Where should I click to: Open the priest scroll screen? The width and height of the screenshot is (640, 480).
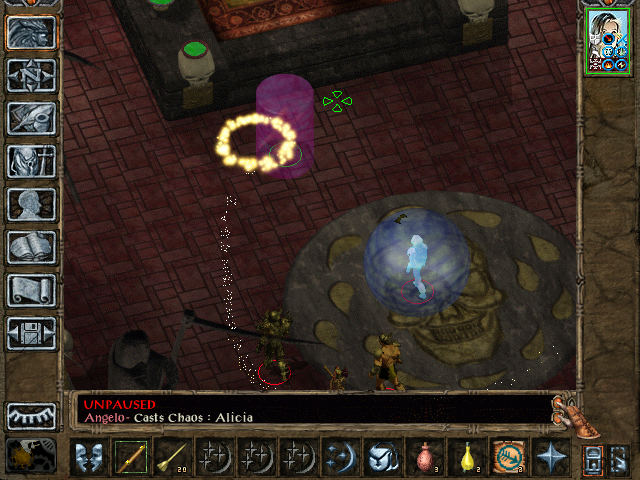point(31,290)
